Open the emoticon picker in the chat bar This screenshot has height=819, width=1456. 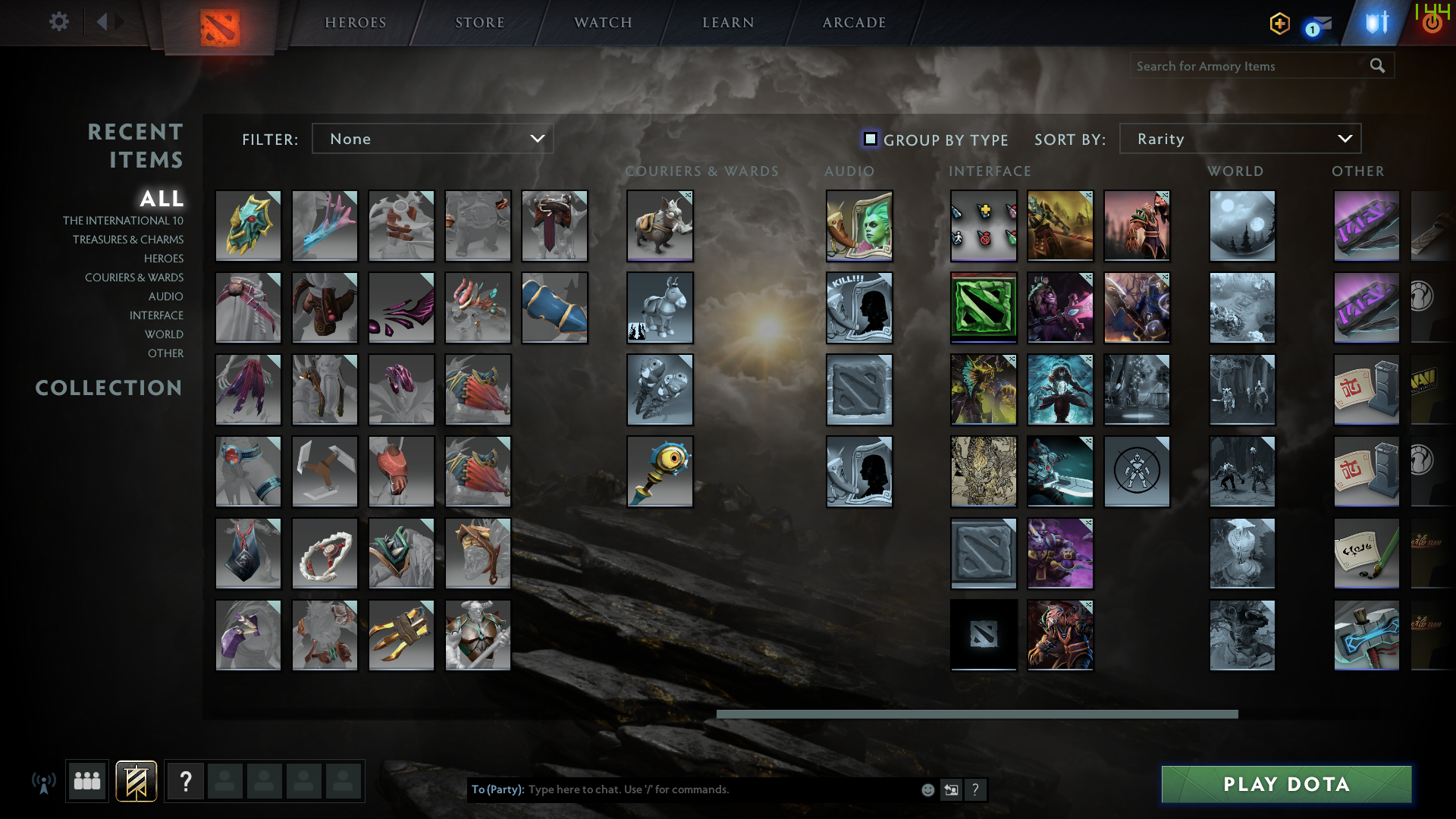point(927,789)
